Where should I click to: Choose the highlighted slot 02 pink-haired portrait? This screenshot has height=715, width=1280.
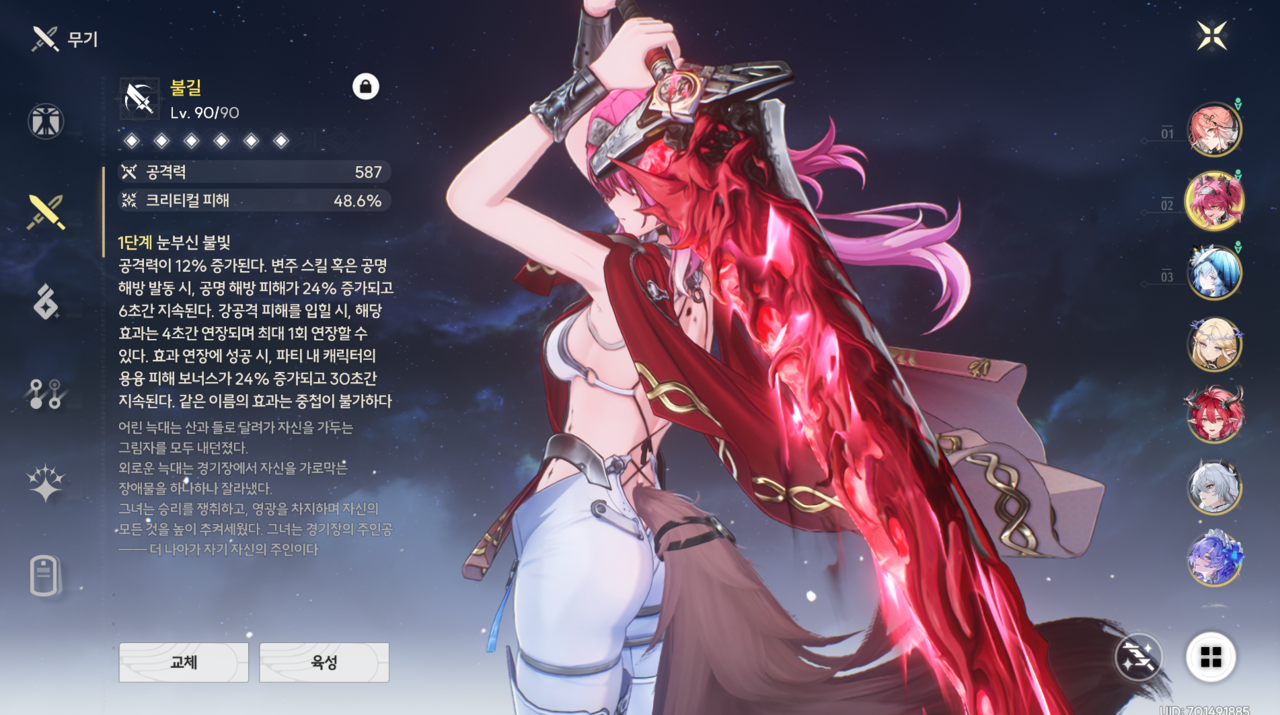coord(1214,201)
